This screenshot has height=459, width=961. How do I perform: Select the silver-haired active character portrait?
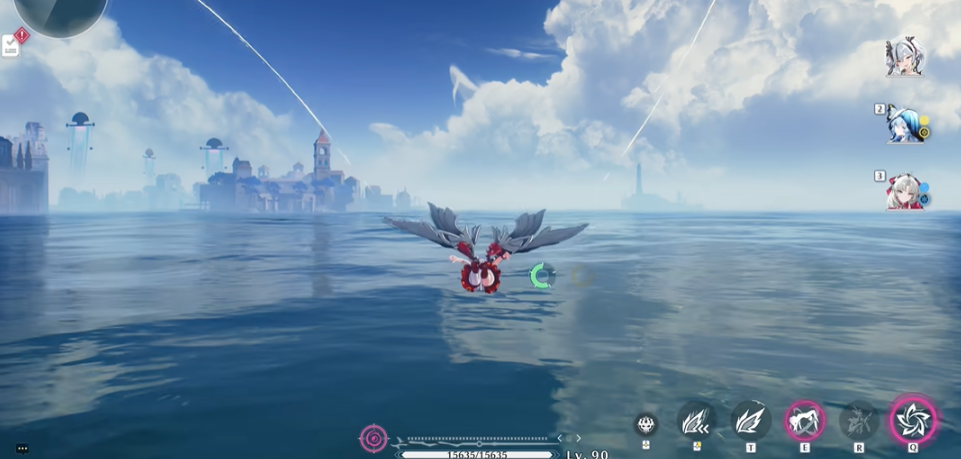tap(903, 57)
